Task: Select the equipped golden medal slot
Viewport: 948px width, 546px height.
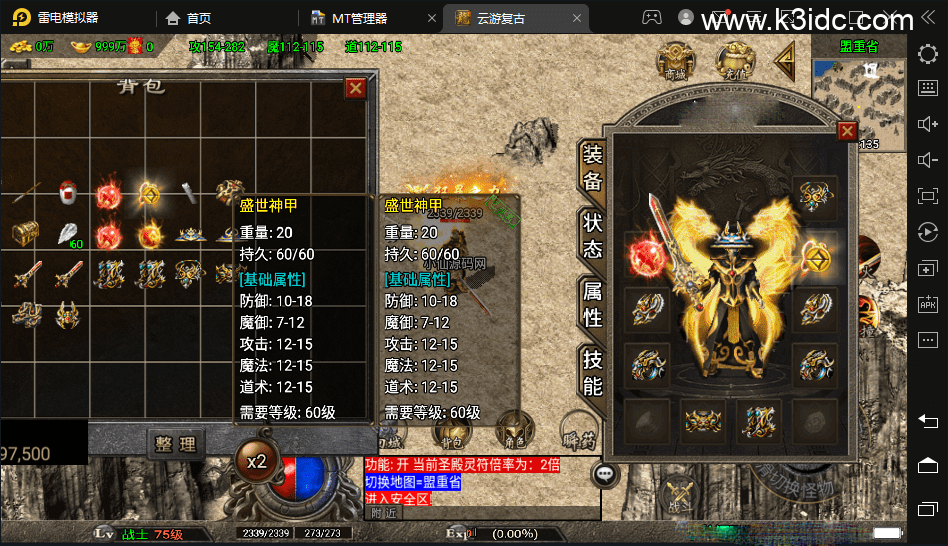Action: (x=816, y=251)
